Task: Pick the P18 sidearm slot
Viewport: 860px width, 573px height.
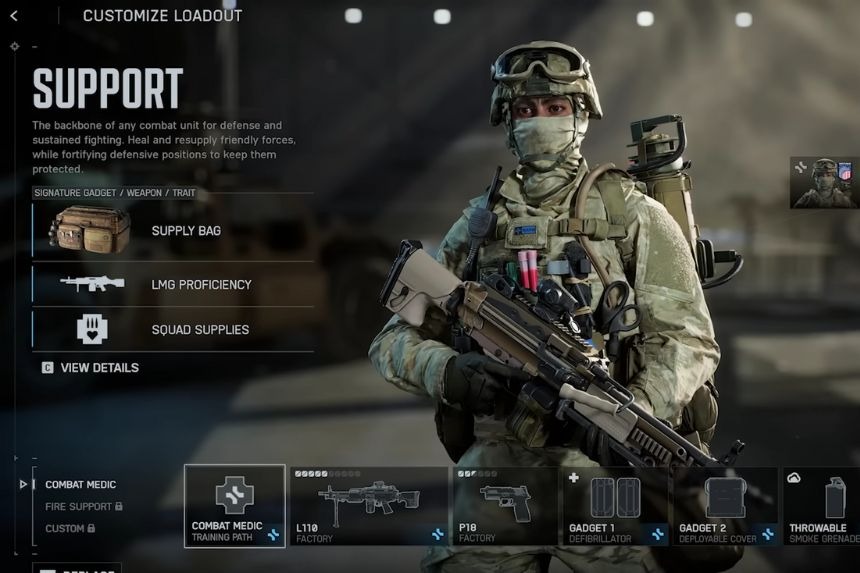Action: 505,505
